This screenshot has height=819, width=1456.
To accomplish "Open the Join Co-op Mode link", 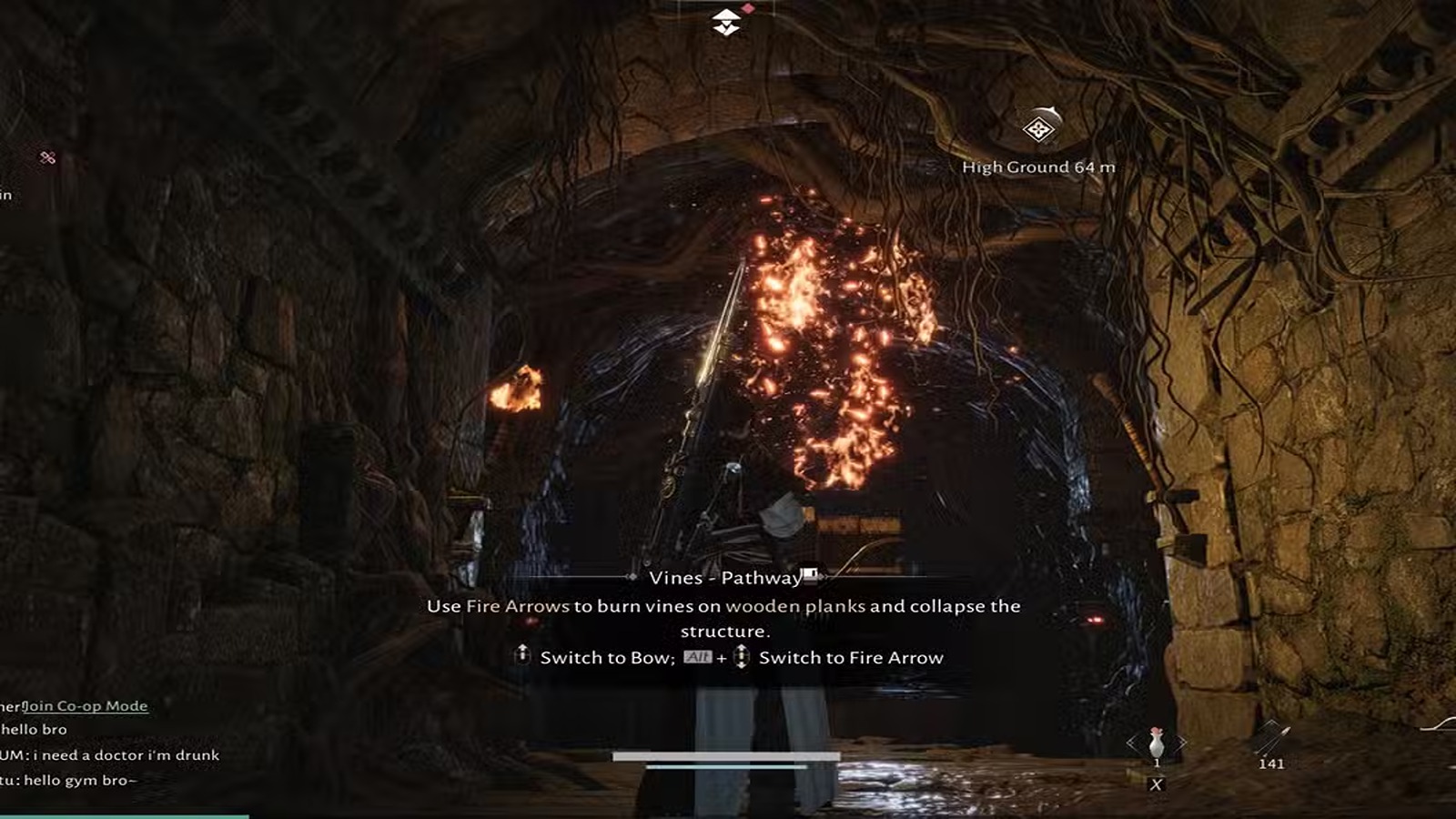I will click(x=85, y=706).
